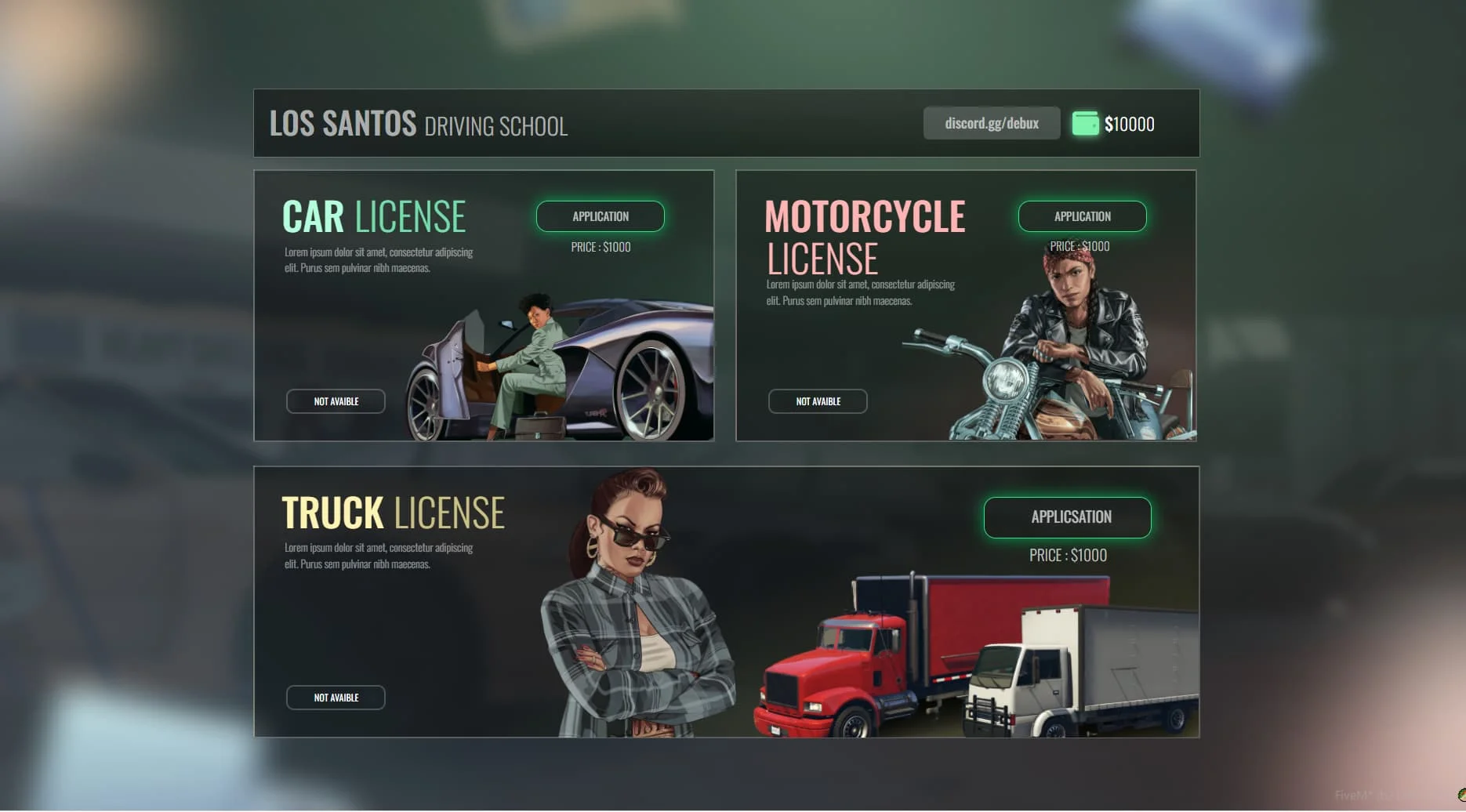The height and width of the screenshot is (812, 1466).
Task: Click Not Avaible under Car License
Action: (x=336, y=401)
